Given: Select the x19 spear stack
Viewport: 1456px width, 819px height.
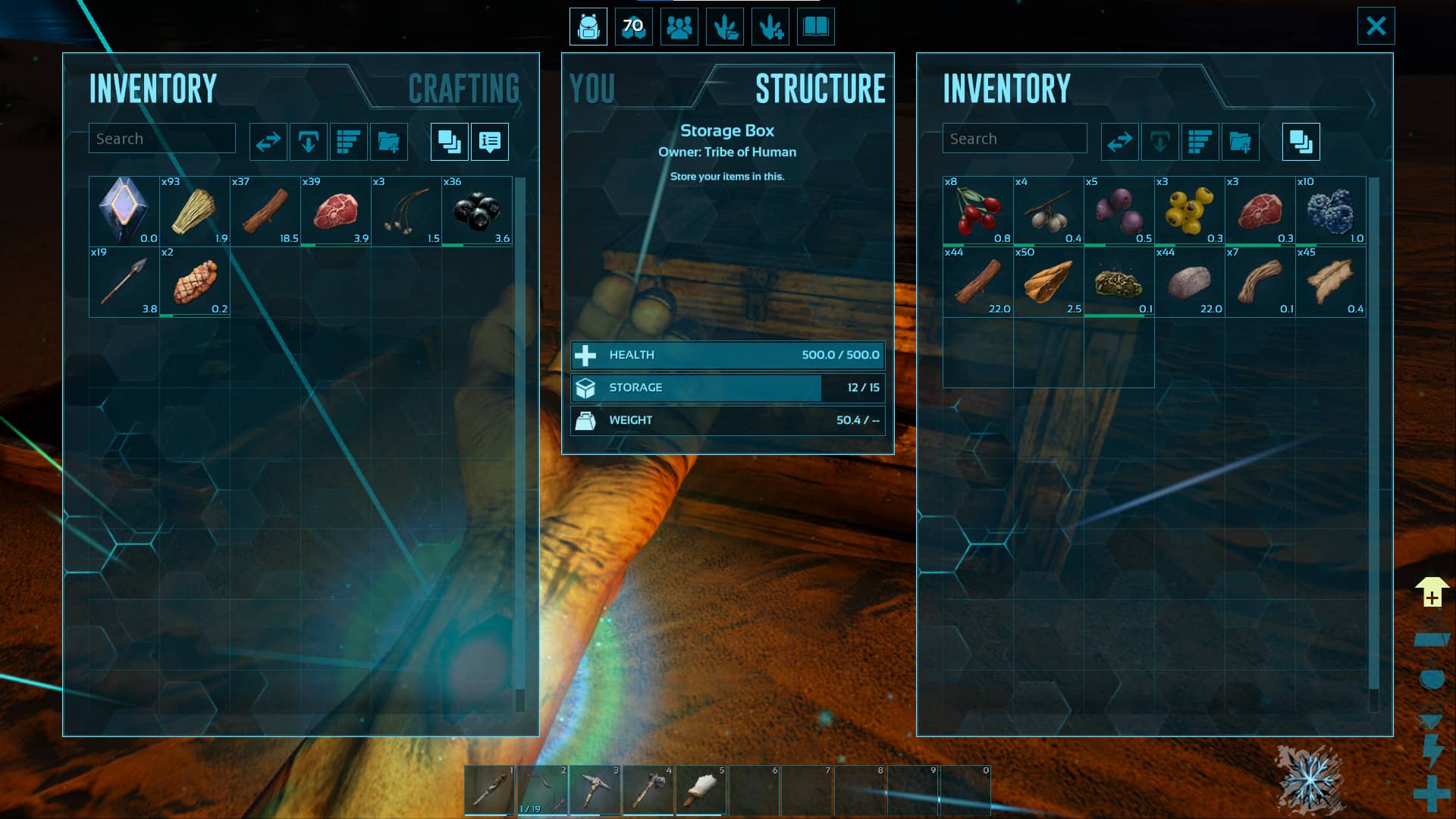Looking at the screenshot, I should 124,282.
